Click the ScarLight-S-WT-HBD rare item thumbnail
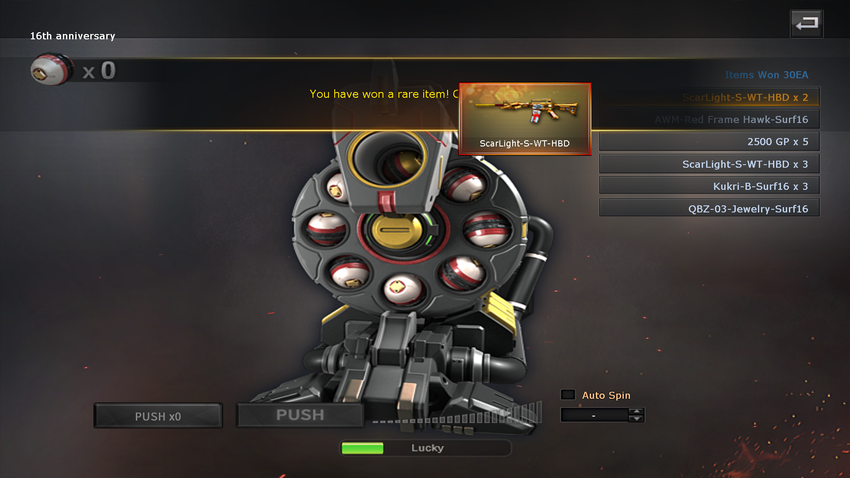 coord(524,118)
